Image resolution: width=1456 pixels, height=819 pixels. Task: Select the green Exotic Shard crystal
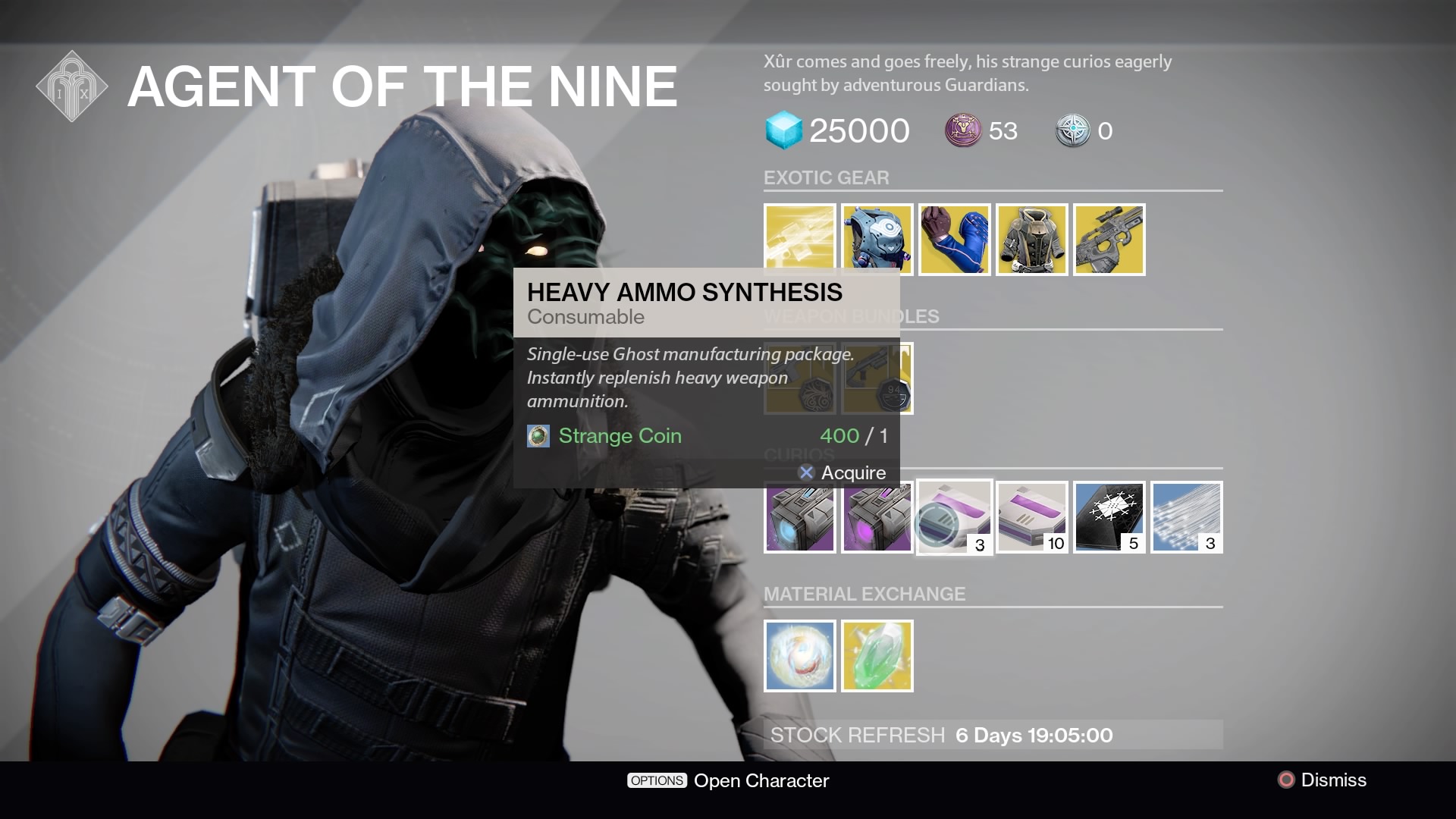(x=877, y=655)
